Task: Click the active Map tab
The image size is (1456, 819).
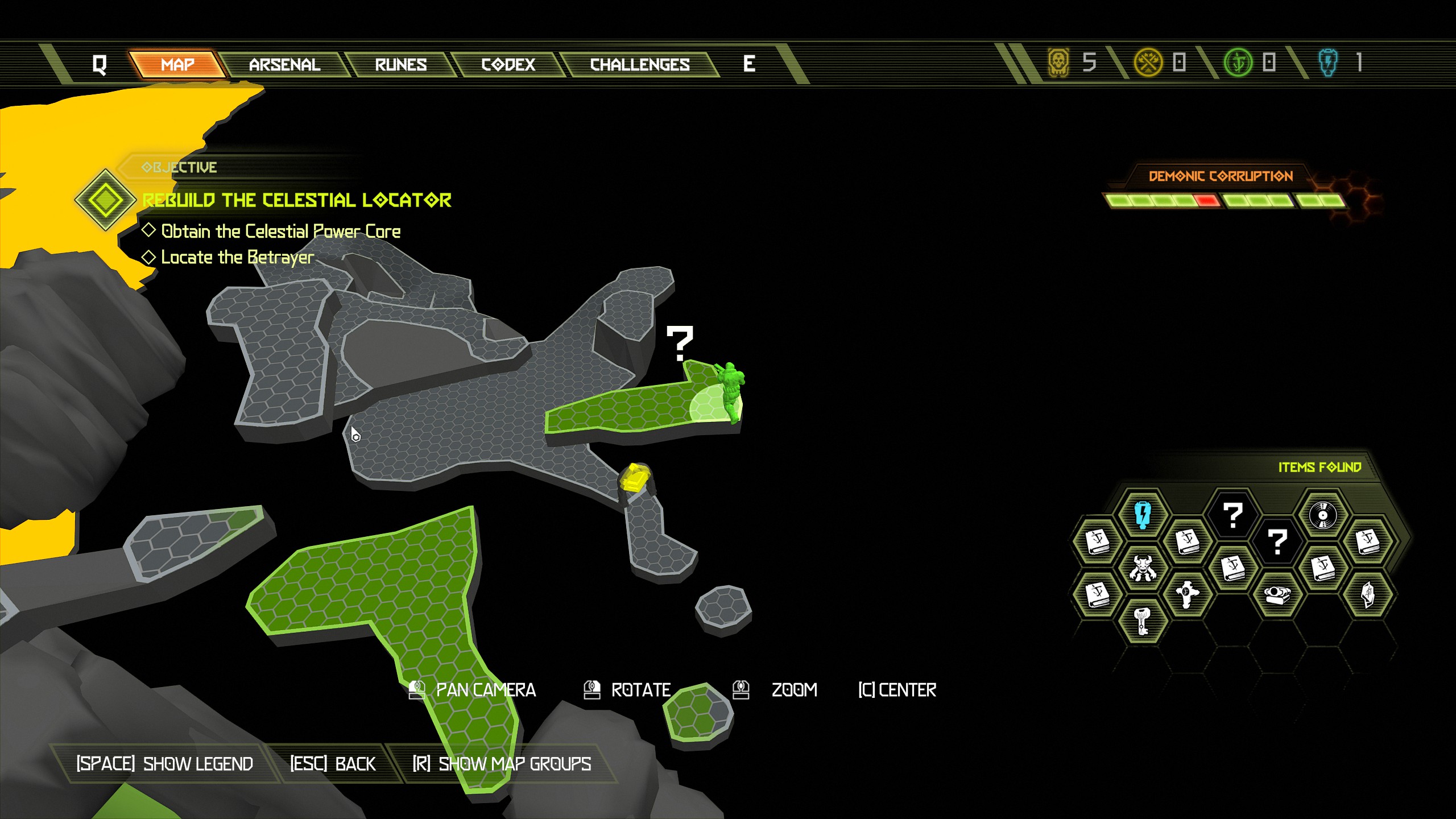Action: (177, 64)
